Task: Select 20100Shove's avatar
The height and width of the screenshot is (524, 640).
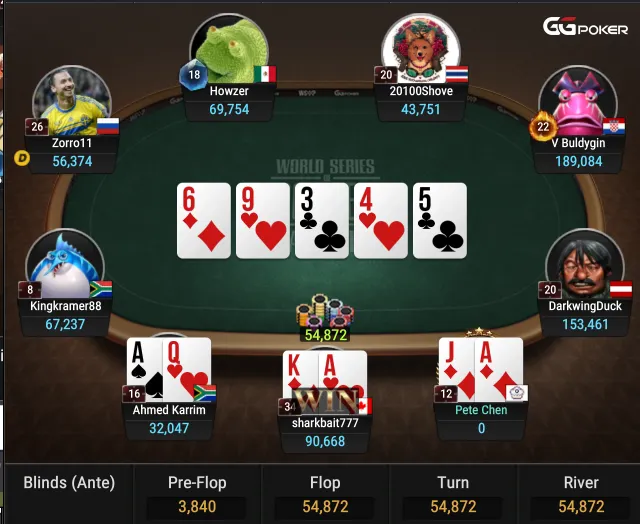Action: pos(420,48)
